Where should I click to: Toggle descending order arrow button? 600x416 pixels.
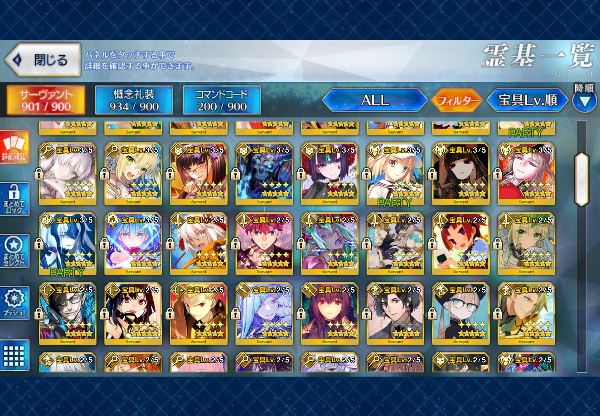585,100
